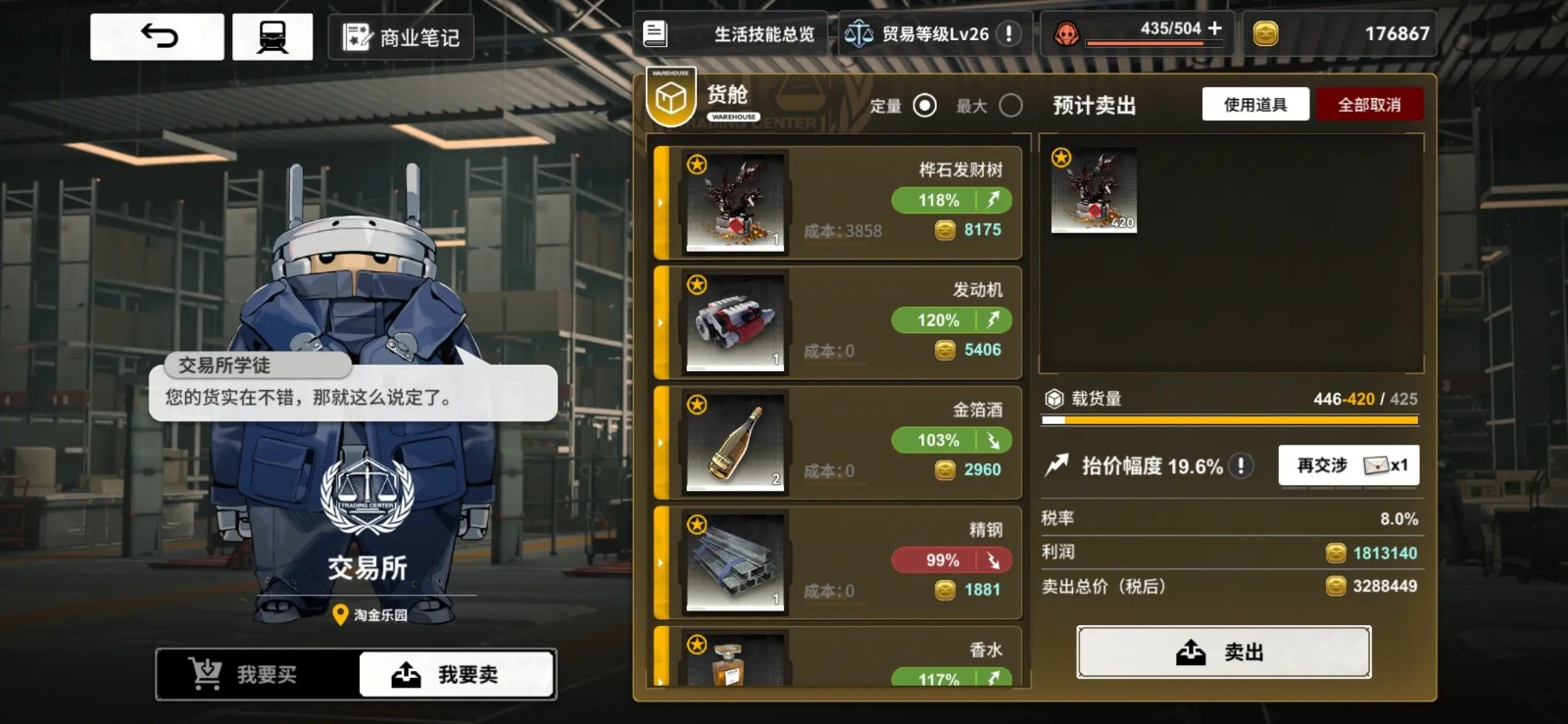This screenshot has width=1568, height=724.
Task: Click the 桦石发财树 thumbnail in 预计卖出
Action: pyautogui.click(x=1092, y=188)
